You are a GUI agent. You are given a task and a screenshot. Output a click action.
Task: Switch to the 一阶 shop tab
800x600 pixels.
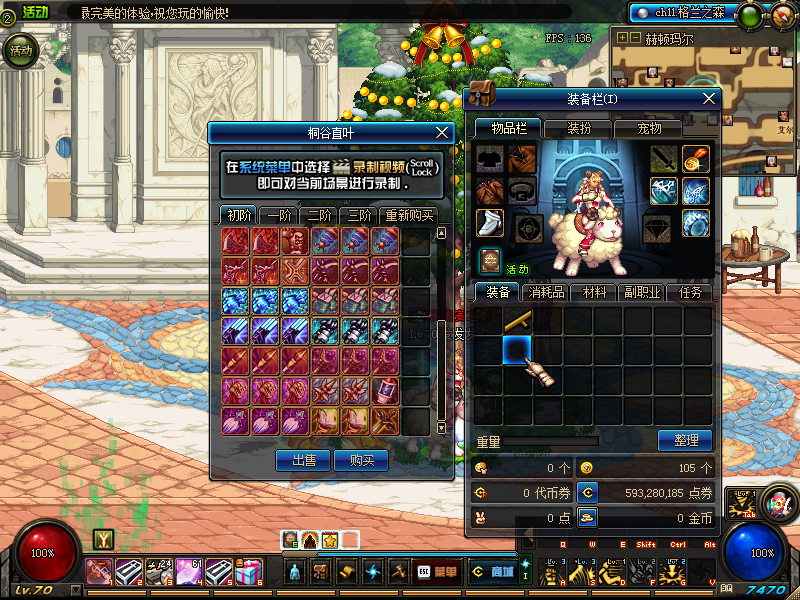[280, 215]
